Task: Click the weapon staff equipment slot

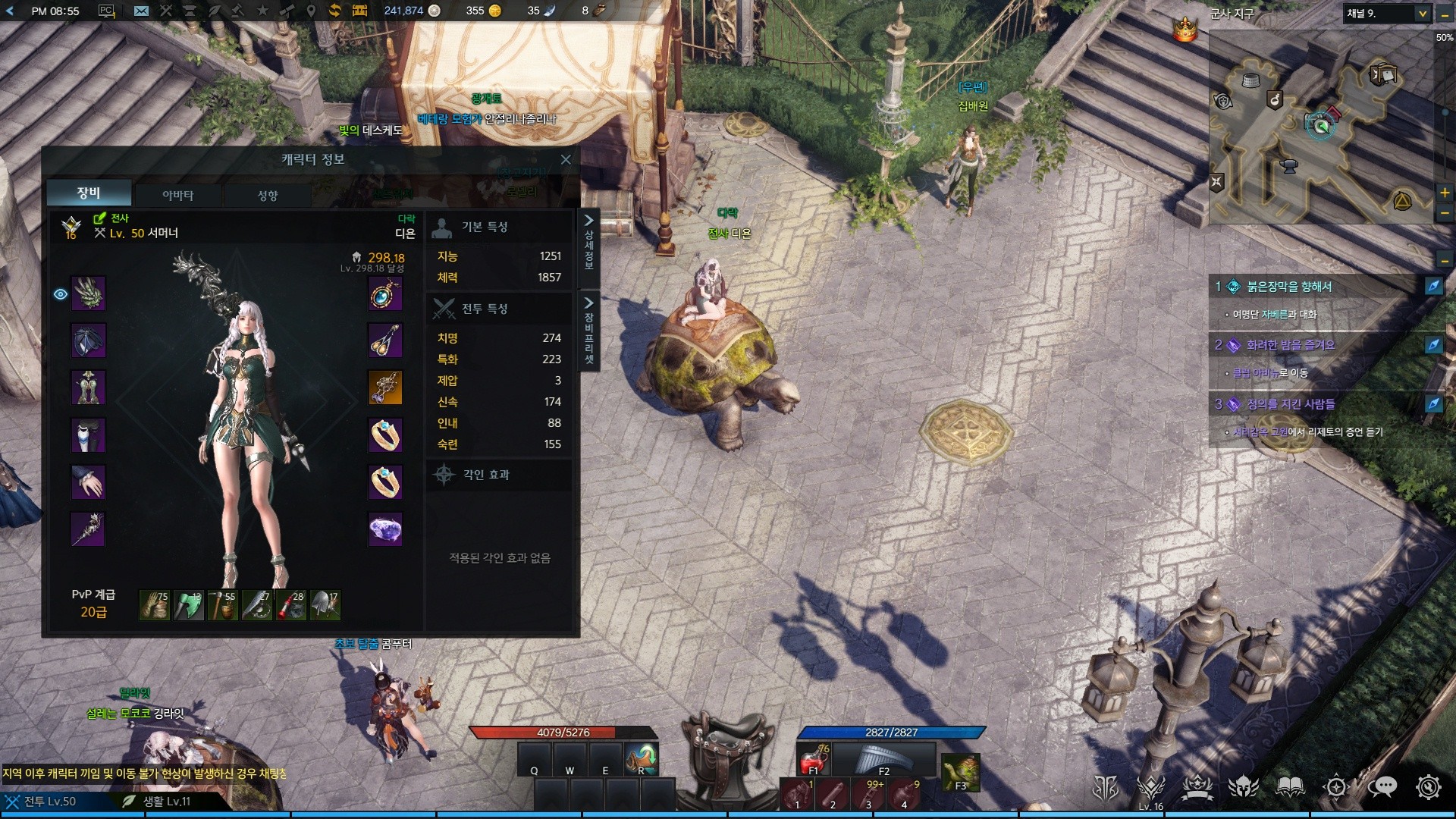Action: point(88,529)
